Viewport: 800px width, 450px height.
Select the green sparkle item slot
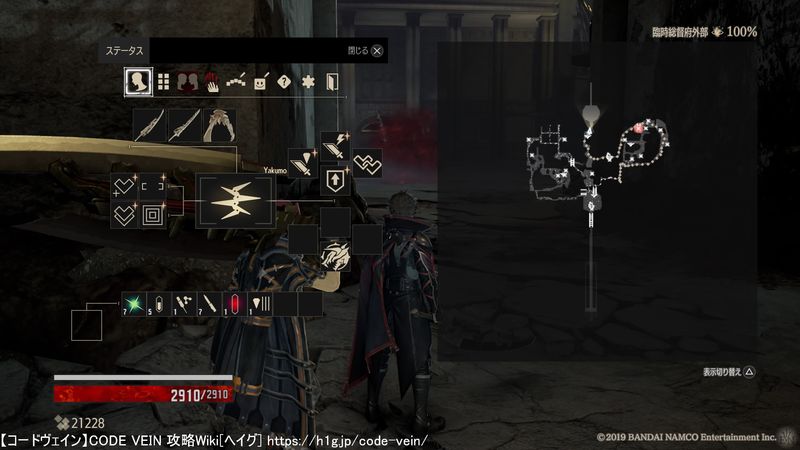coord(134,303)
